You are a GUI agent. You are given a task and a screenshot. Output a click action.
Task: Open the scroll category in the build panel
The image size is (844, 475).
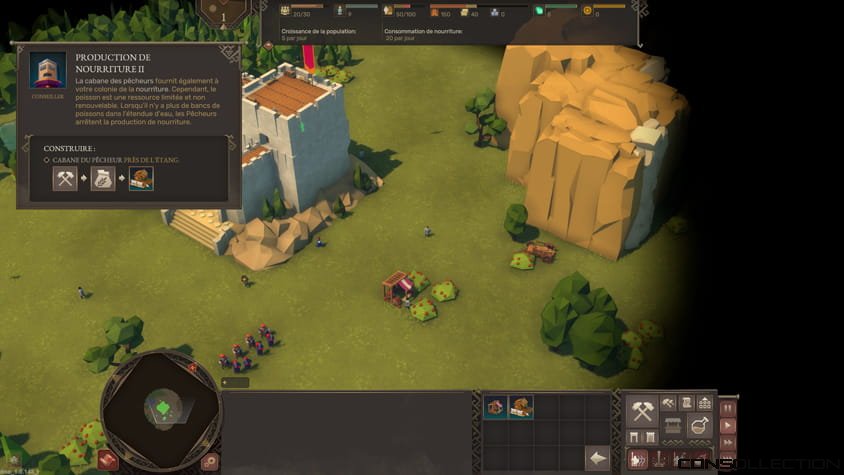(686, 402)
